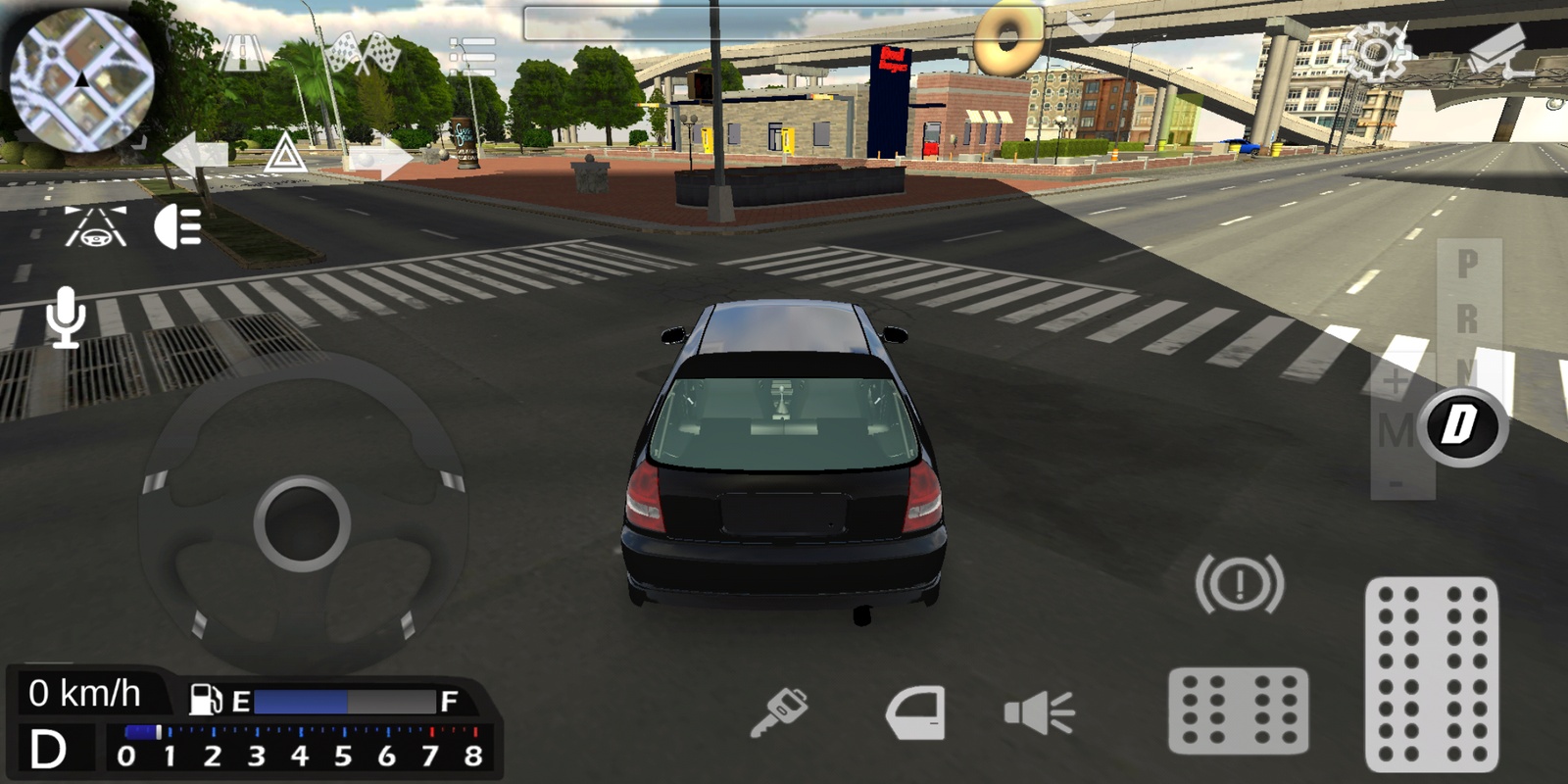Tap the tall gas pedal
Image resolution: width=1568 pixels, height=784 pixels.
point(1432,674)
